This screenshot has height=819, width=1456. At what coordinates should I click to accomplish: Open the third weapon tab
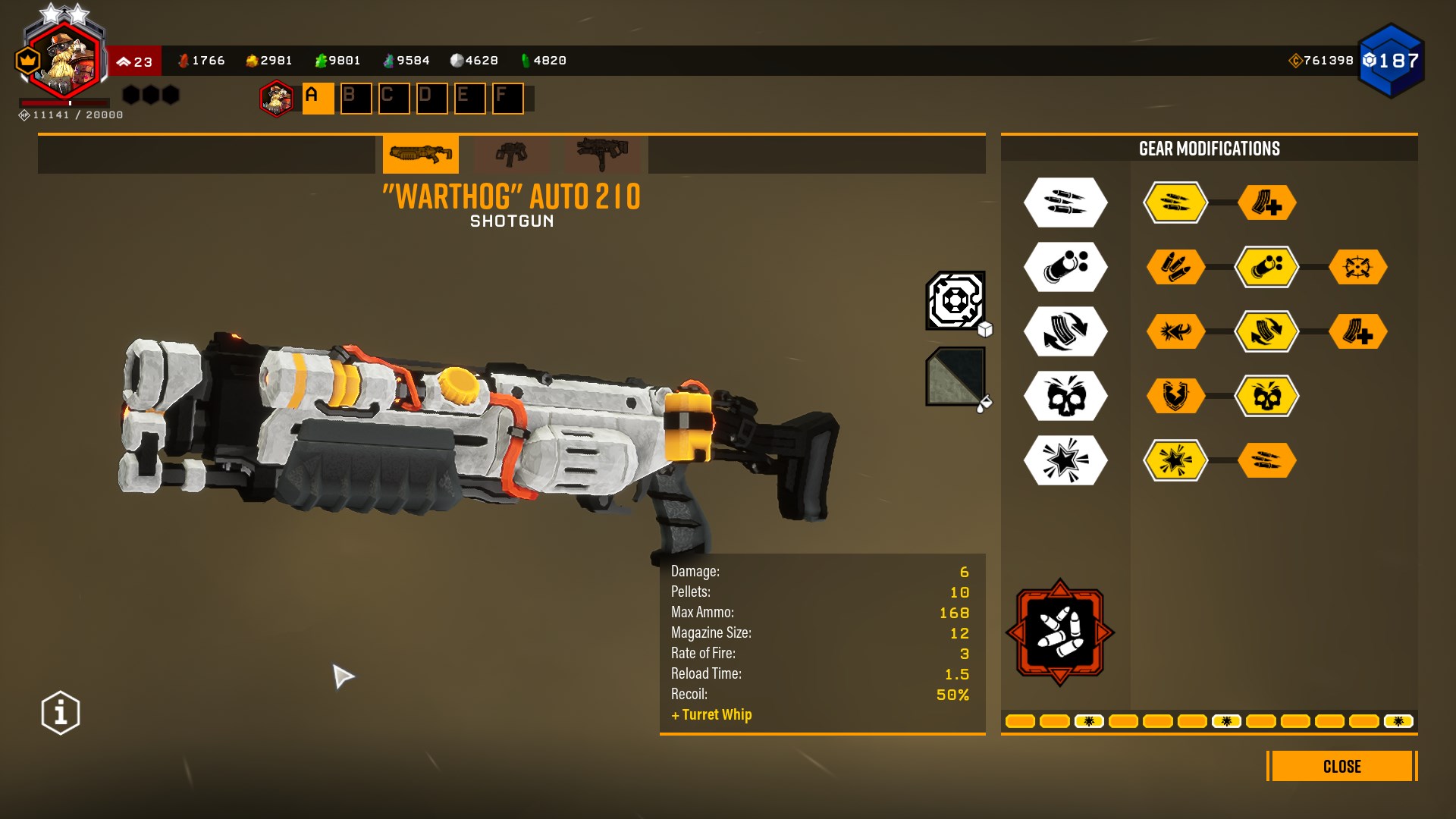coord(602,155)
